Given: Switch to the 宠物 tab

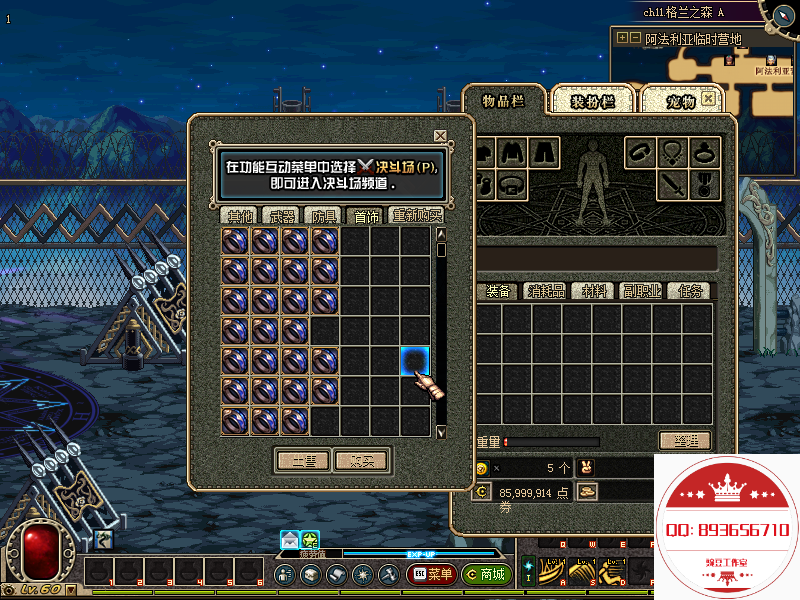Looking at the screenshot, I should 680,101.
